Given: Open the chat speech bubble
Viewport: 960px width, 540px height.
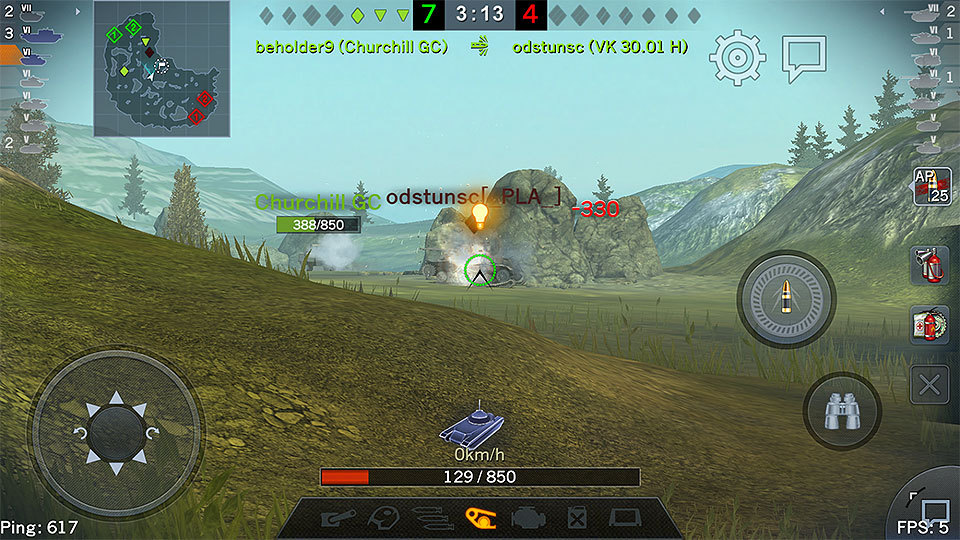Looking at the screenshot, I should click(x=803, y=58).
